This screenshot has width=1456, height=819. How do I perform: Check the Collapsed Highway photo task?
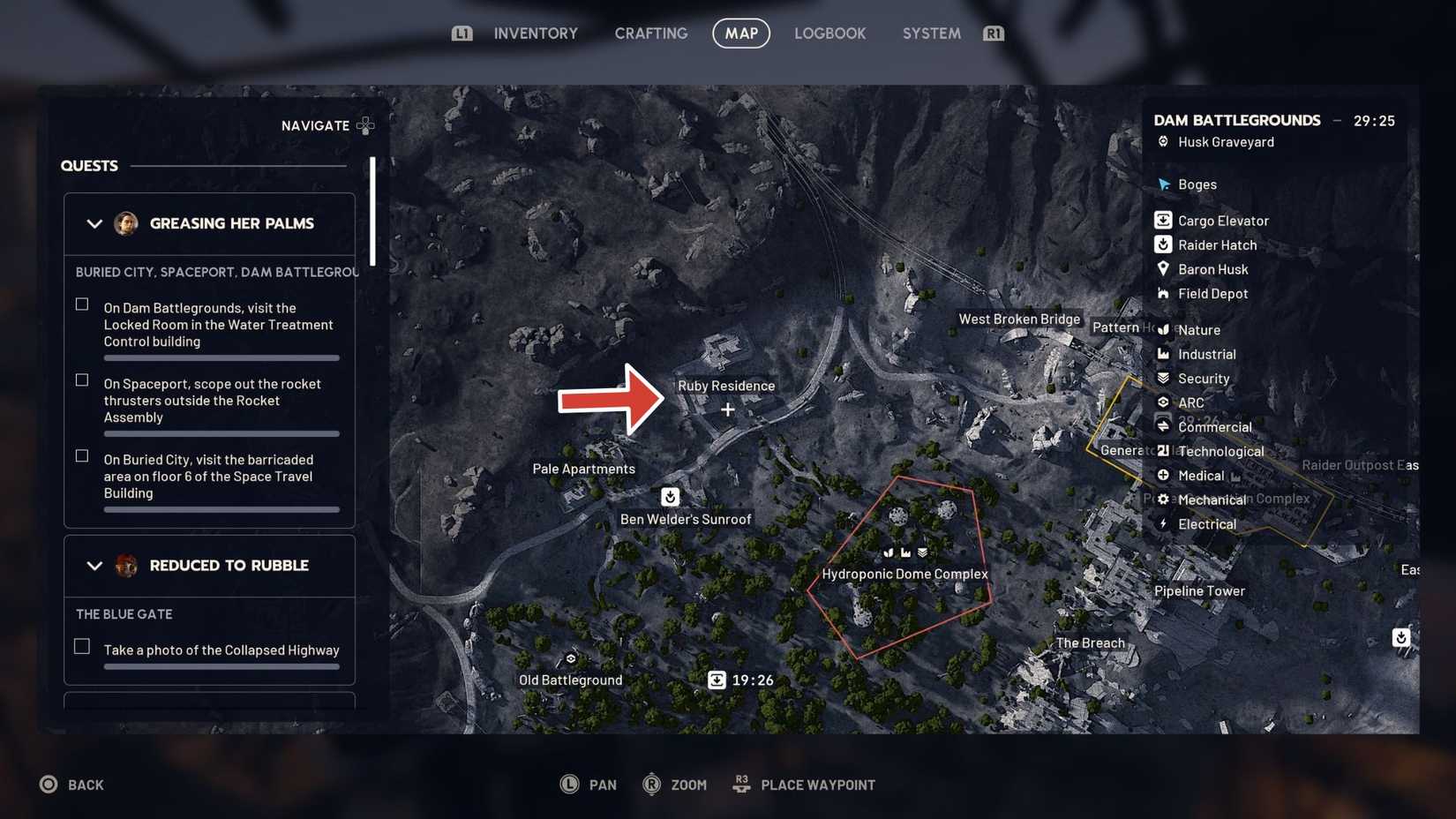point(81,646)
